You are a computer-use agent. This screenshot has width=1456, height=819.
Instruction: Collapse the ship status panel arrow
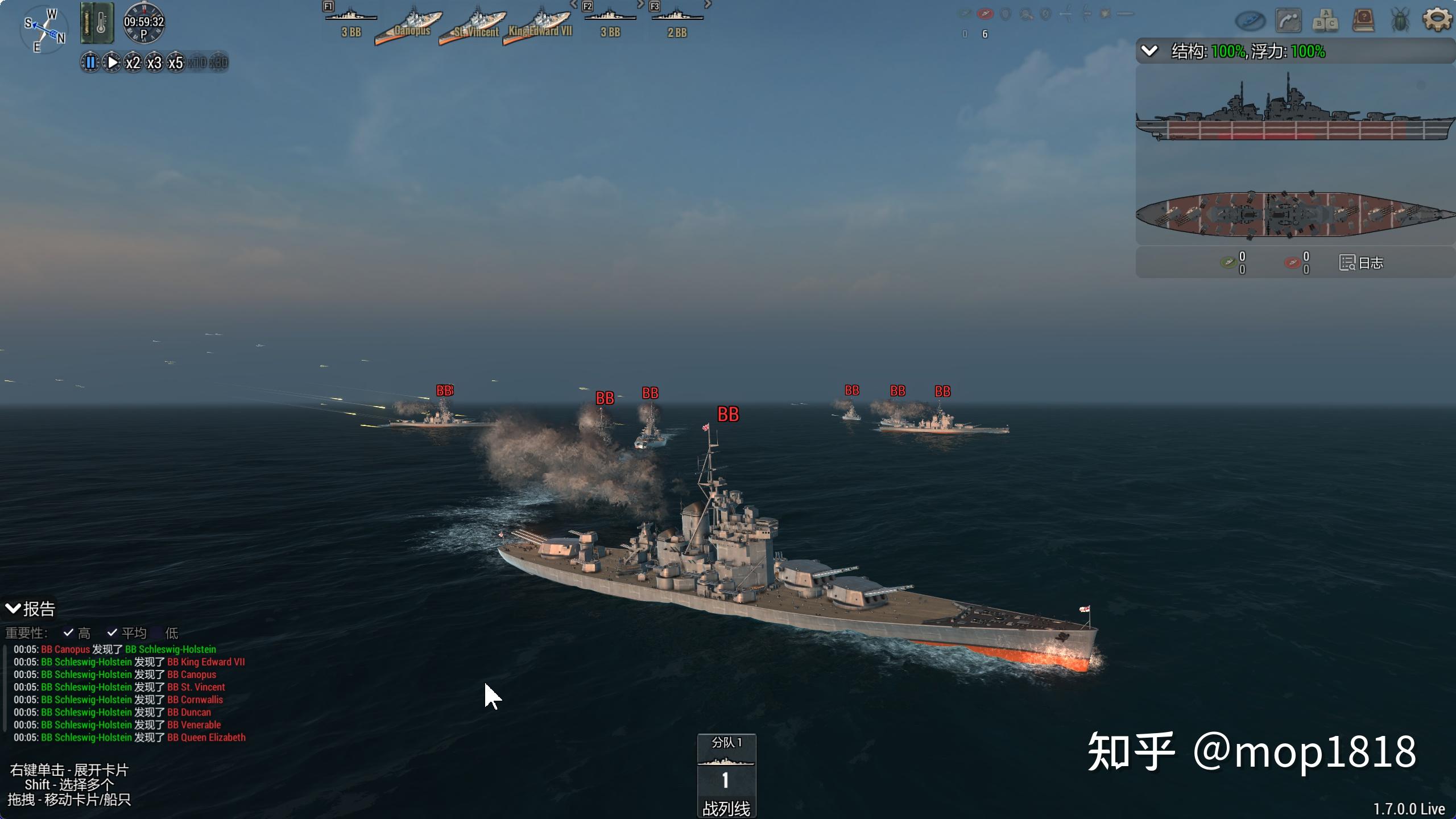tap(1149, 51)
